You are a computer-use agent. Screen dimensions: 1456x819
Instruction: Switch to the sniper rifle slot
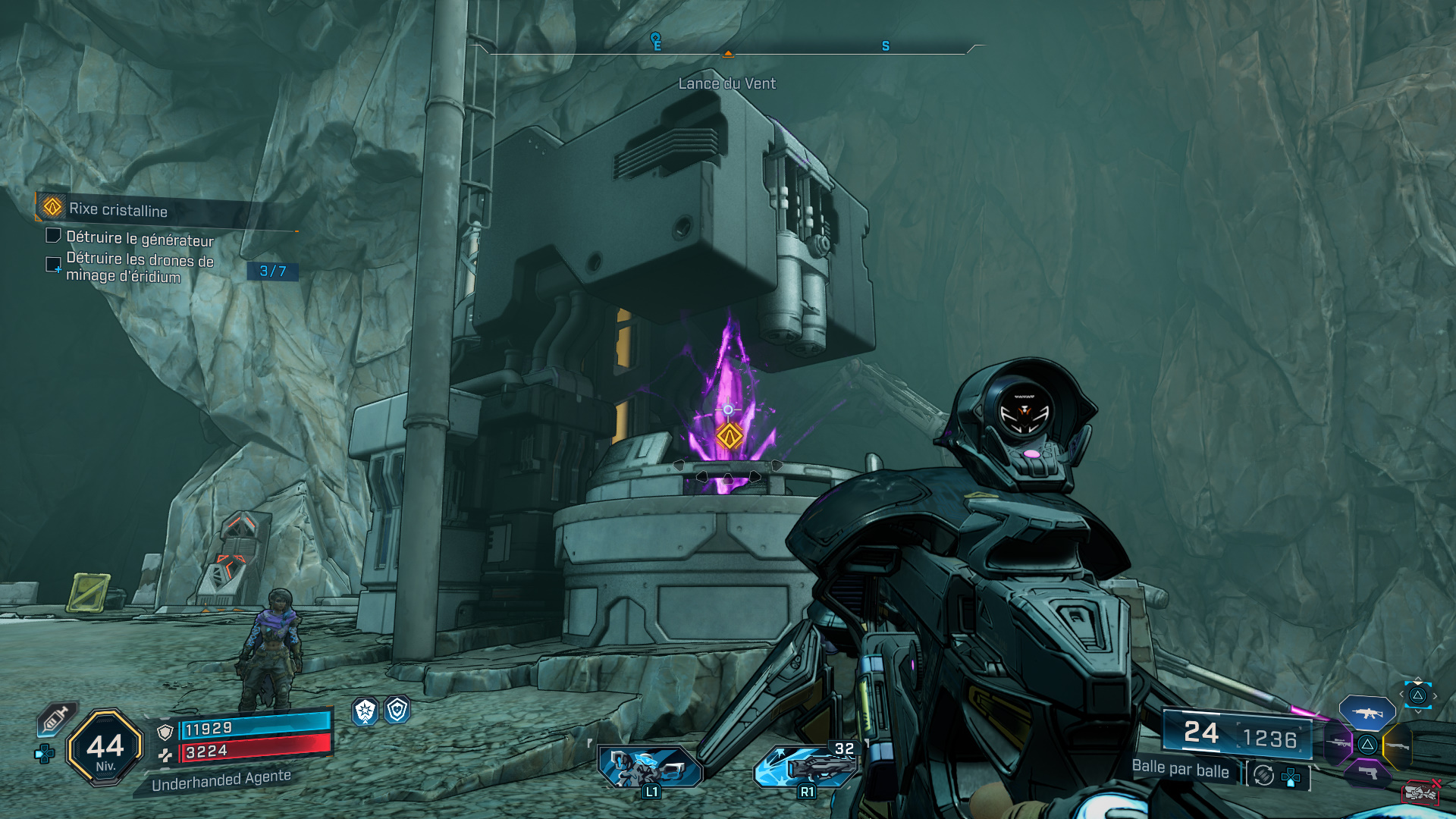pos(1338,743)
